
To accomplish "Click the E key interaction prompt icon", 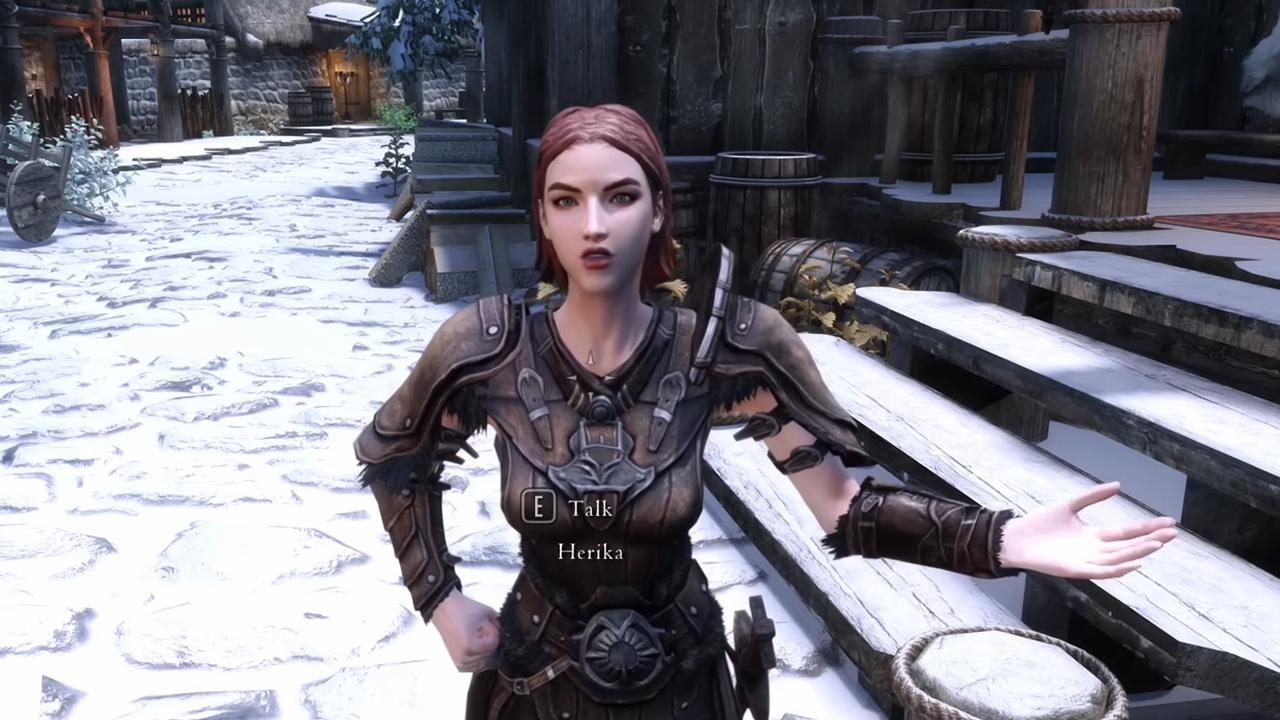I will click(x=538, y=508).
